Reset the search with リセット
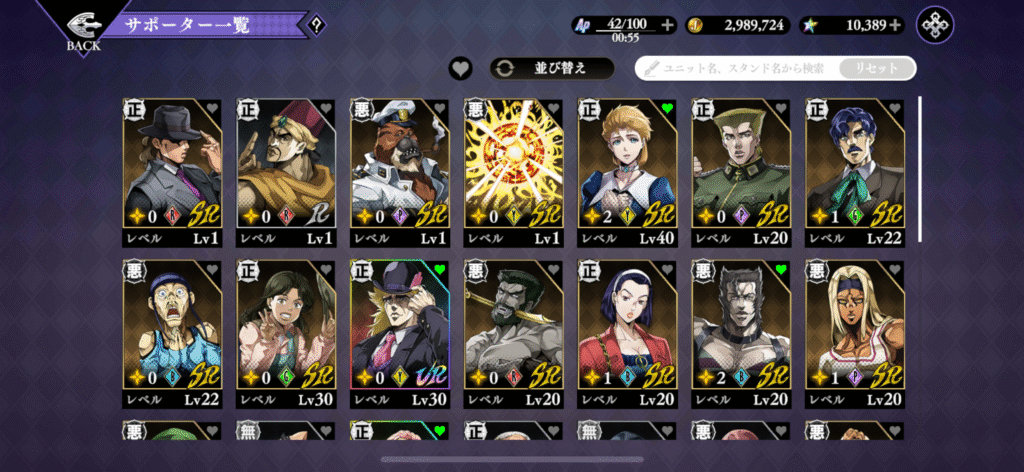Viewport: 1024px width, 472px height. (876, 68)
